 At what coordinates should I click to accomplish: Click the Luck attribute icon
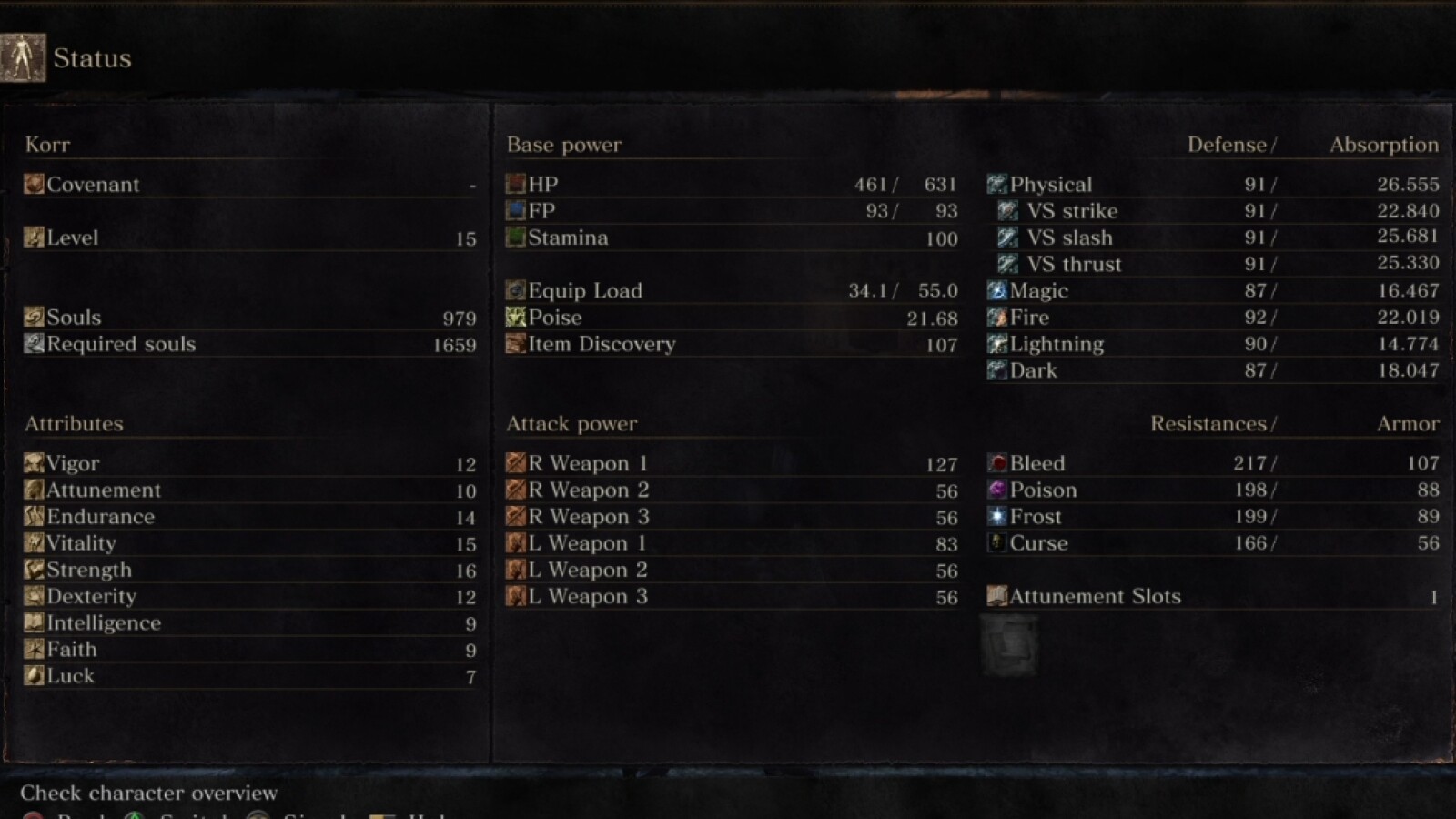(x=34, y=675)
